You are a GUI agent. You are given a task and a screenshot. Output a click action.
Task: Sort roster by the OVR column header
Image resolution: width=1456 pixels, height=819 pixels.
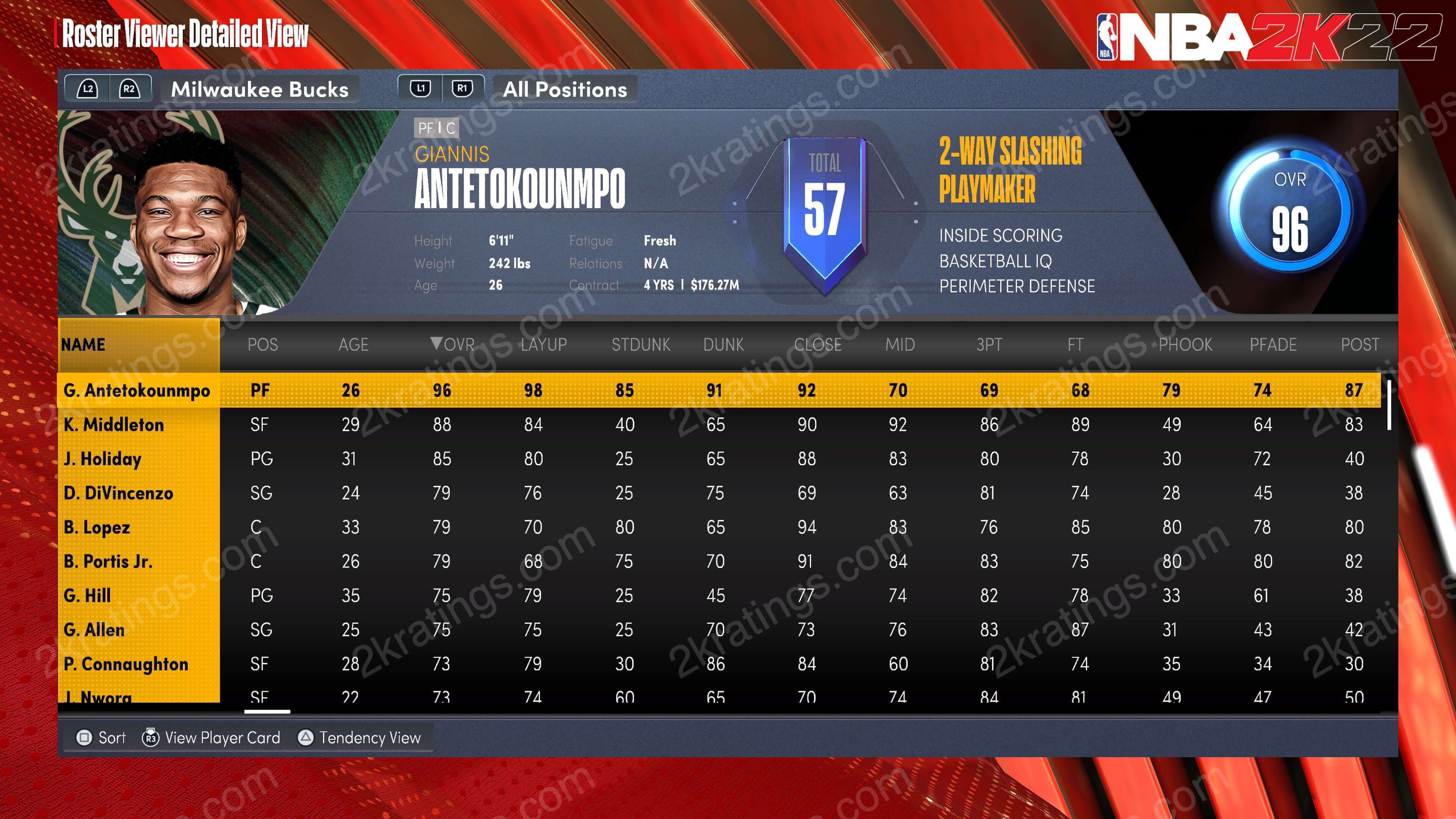click(453, 344)
